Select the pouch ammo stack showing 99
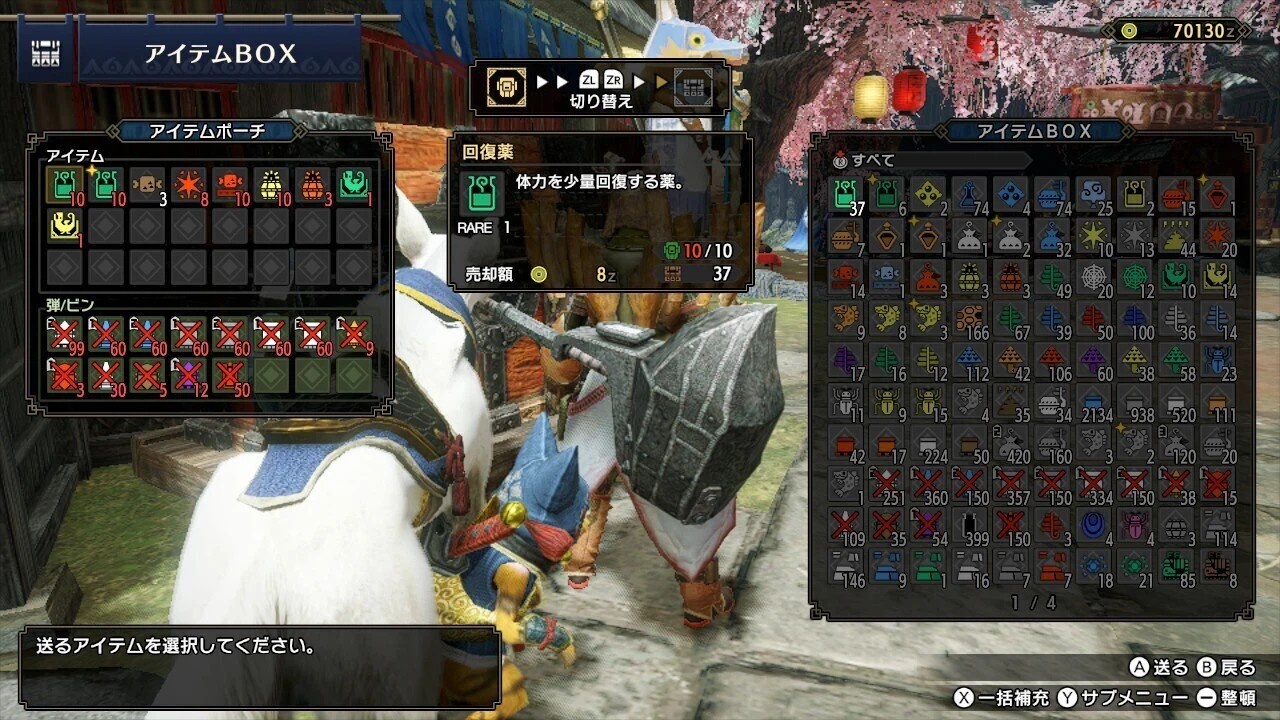 pyautogui.click(x=64, y=334)
